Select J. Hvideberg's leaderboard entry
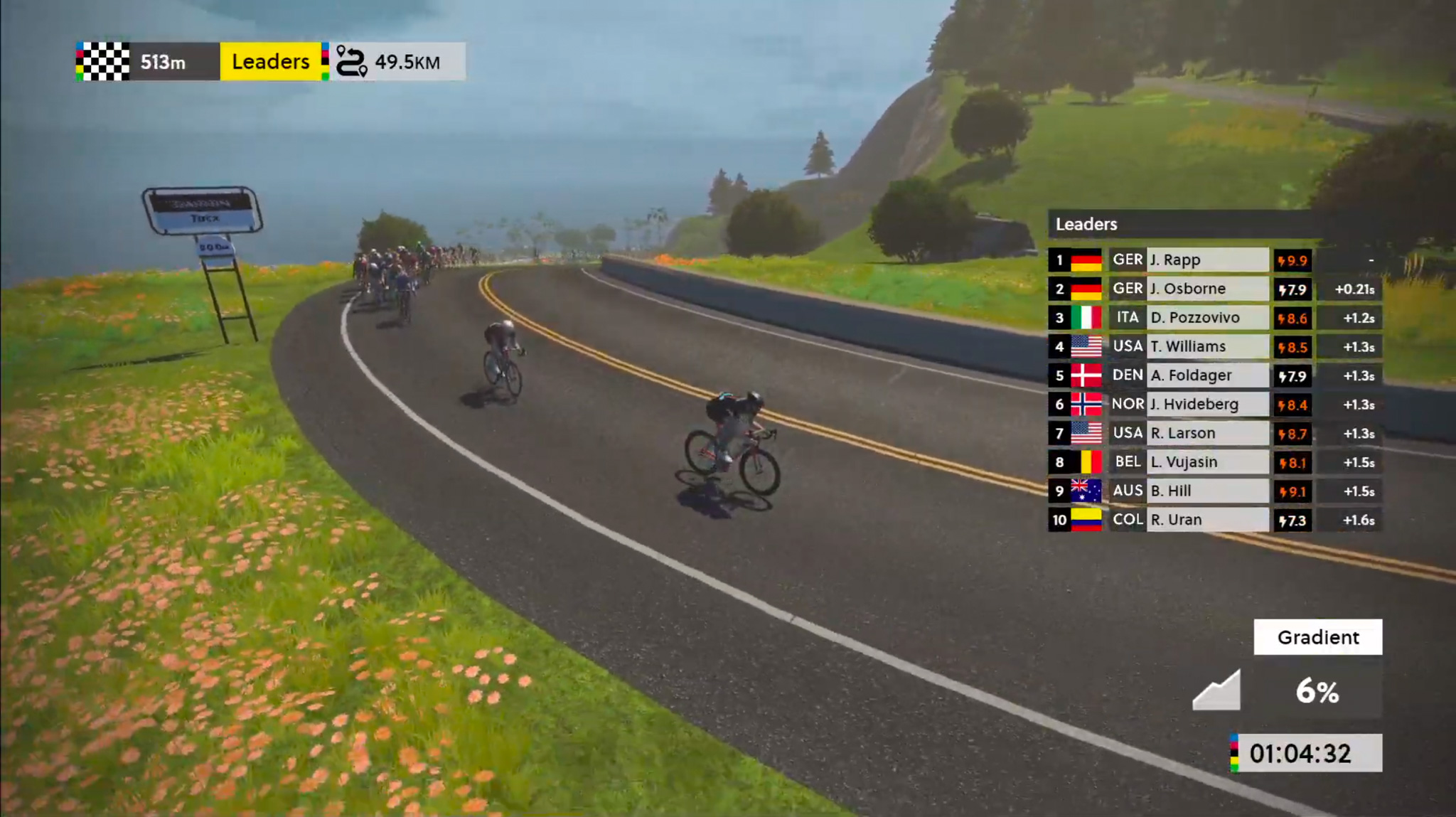This screenshot has width=1456, height=817. 1207,405
